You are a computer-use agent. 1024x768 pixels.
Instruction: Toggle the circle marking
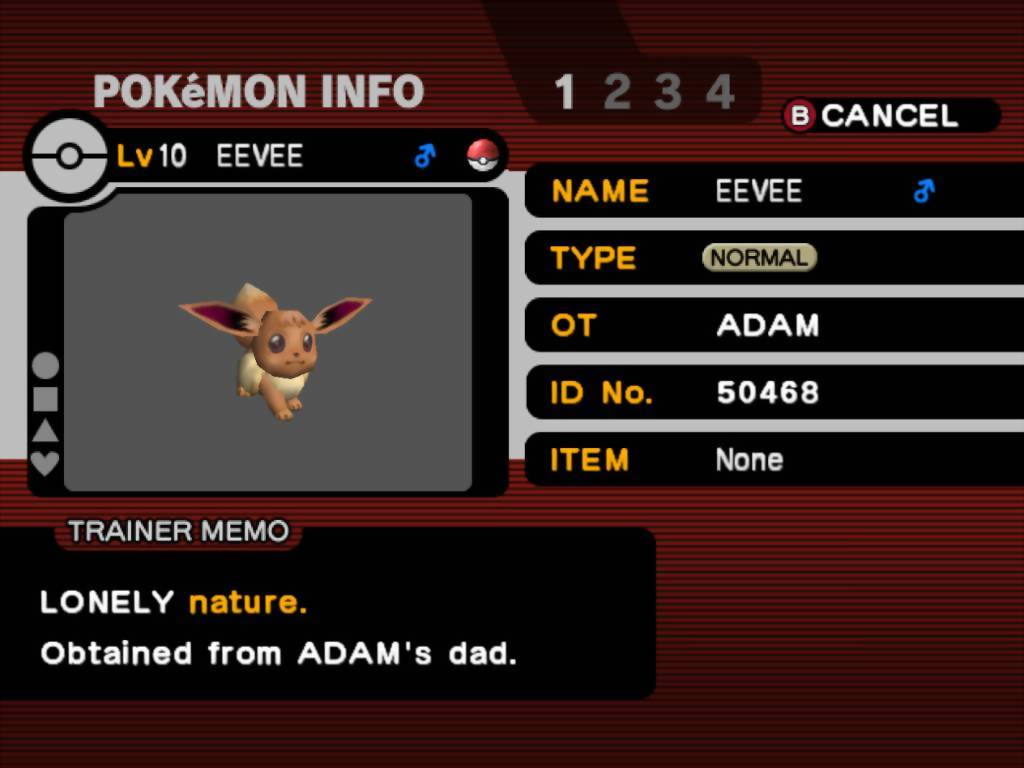(46, 367)
